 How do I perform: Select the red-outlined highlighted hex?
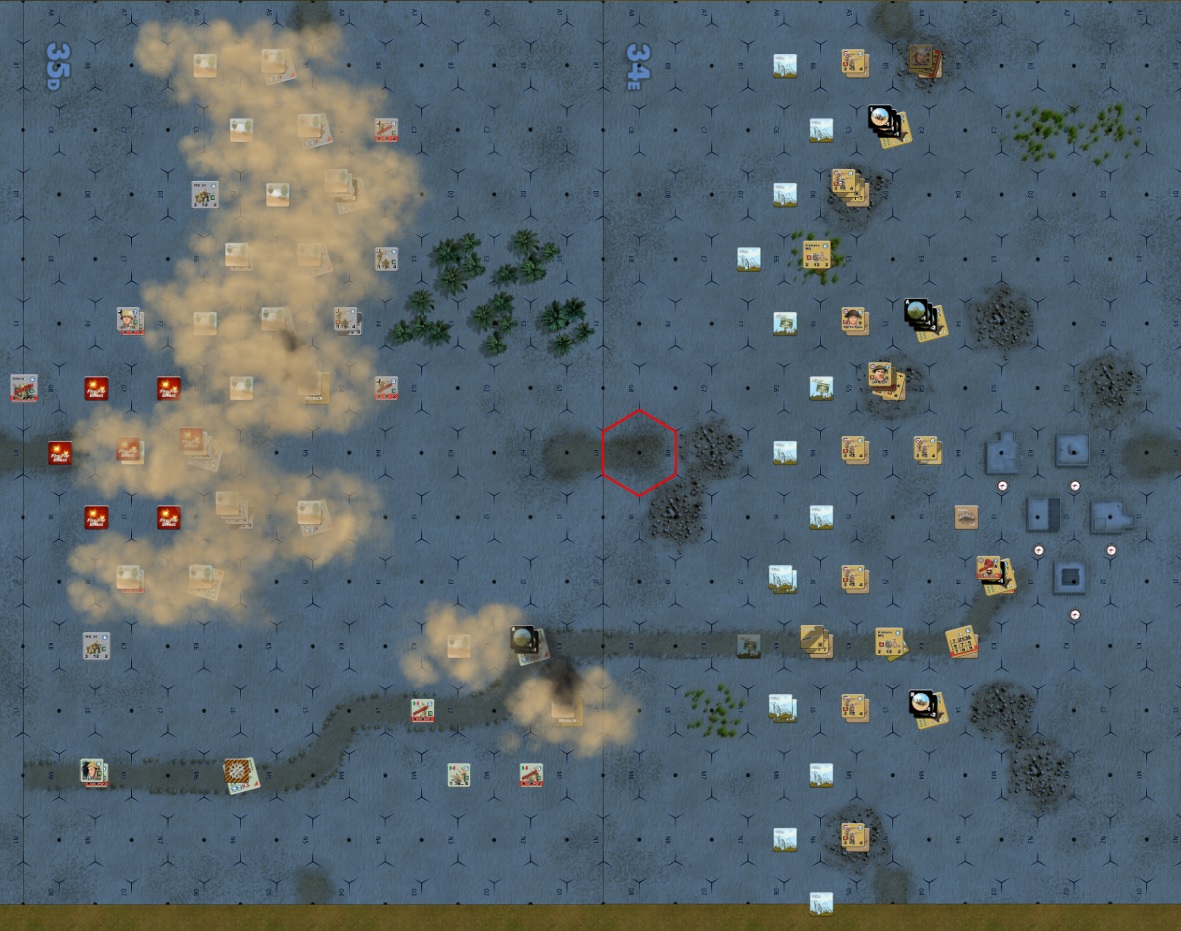coord(639,453)
